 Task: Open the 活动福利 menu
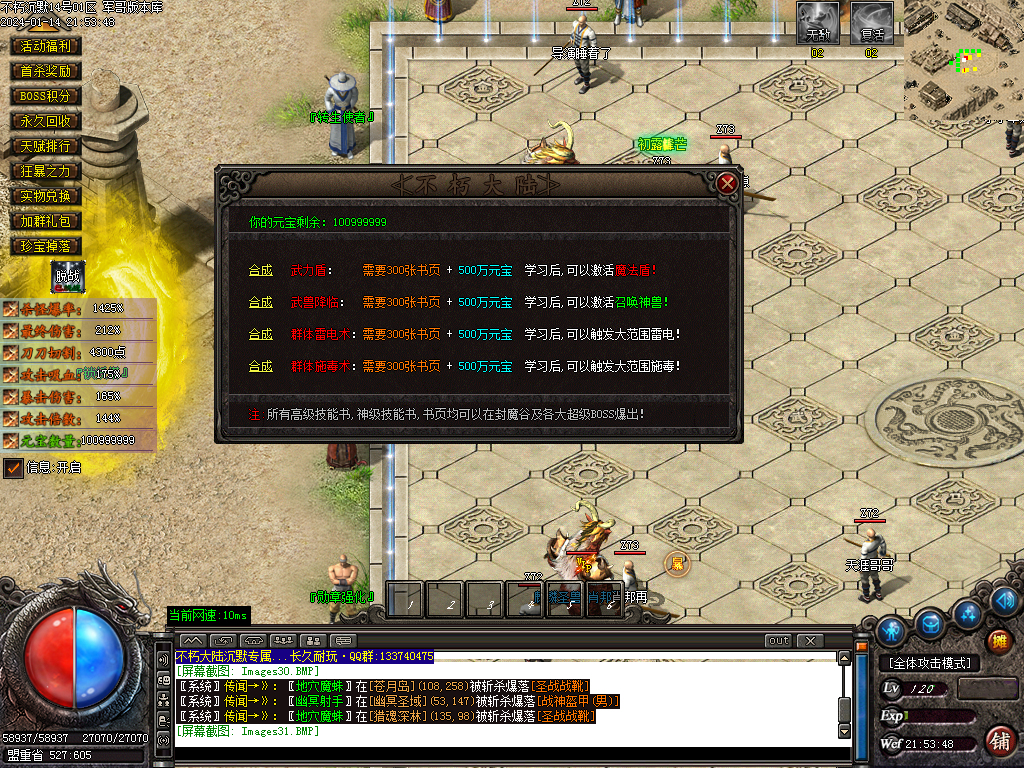[46, 46]
